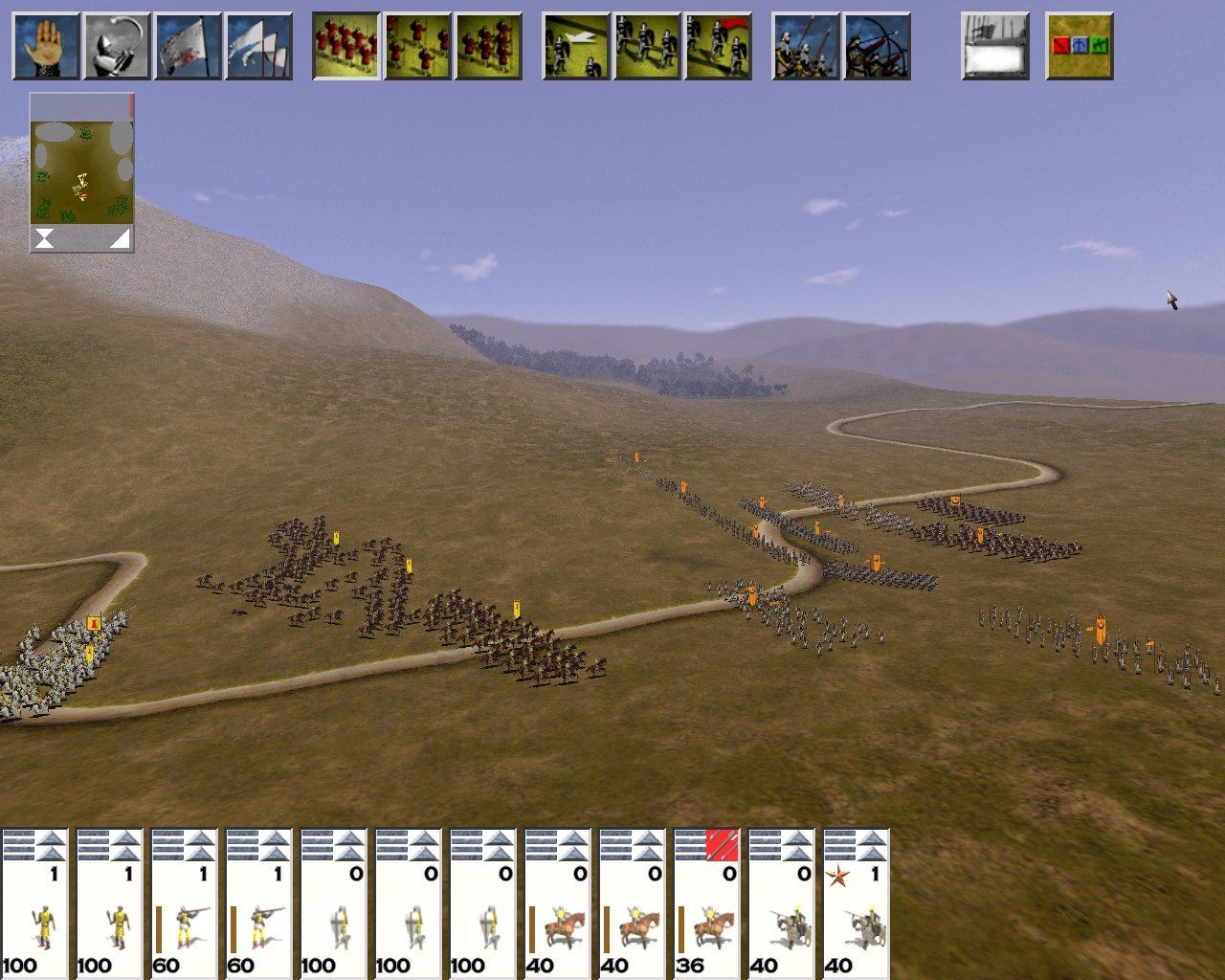This screenshot has height=980, width=1225.
Task: Select the cavalry card with red arrows marker
Action: point(707,903)
